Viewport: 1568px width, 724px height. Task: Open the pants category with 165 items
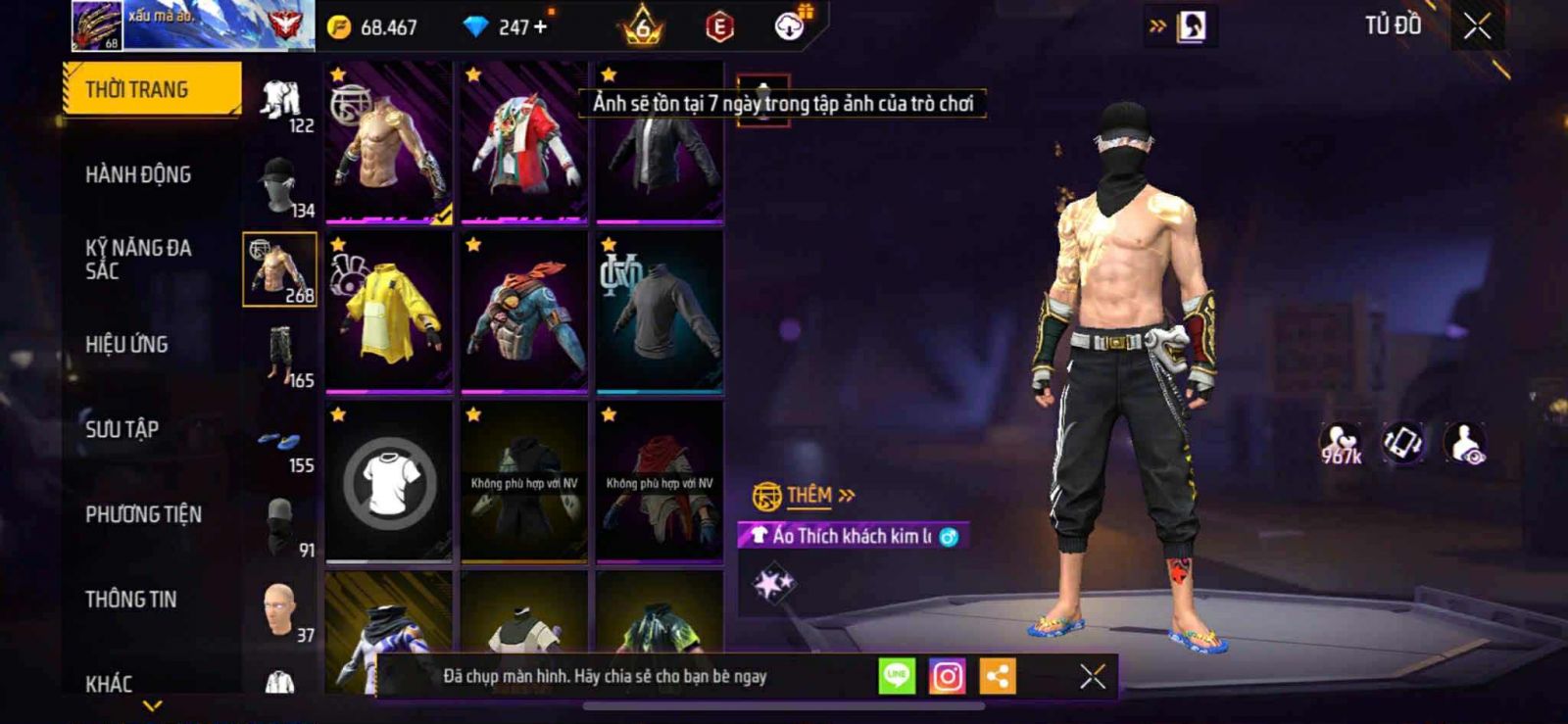tap(280, 355)
